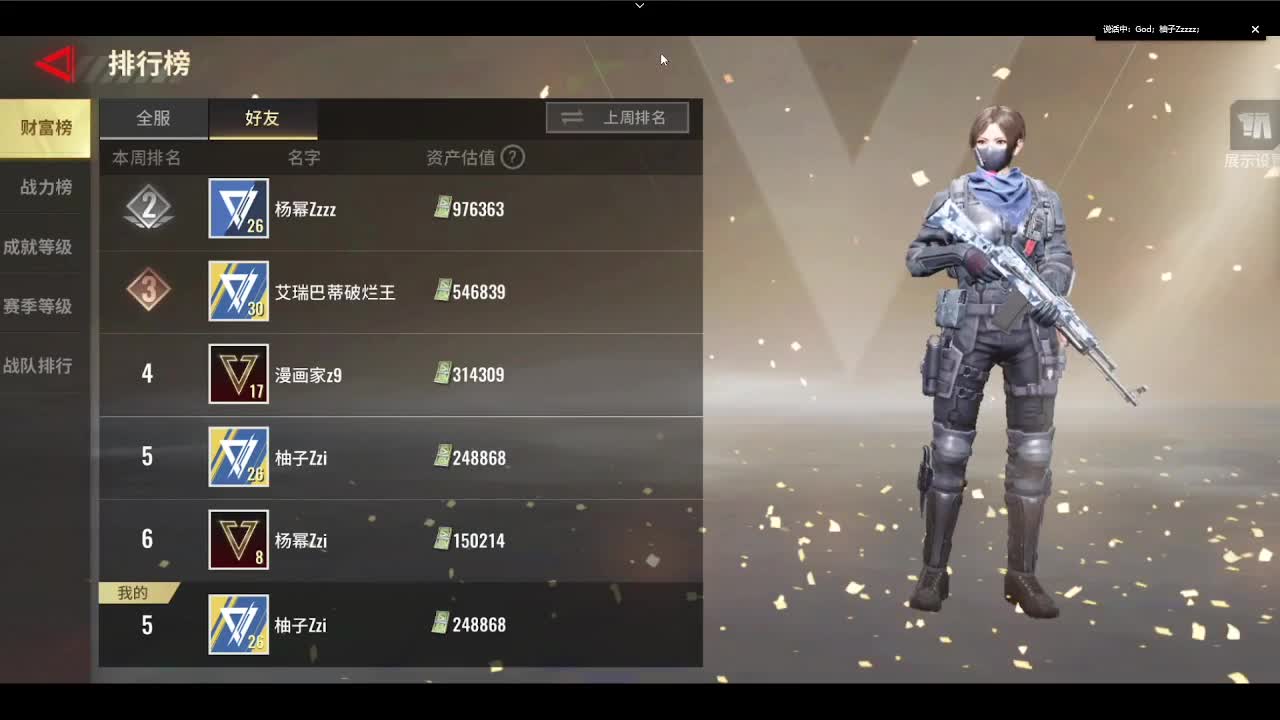The height and width of the screenshot is (720, 1280).
Task: Close the voice chat notification bubble
Action: point(1255,29)
